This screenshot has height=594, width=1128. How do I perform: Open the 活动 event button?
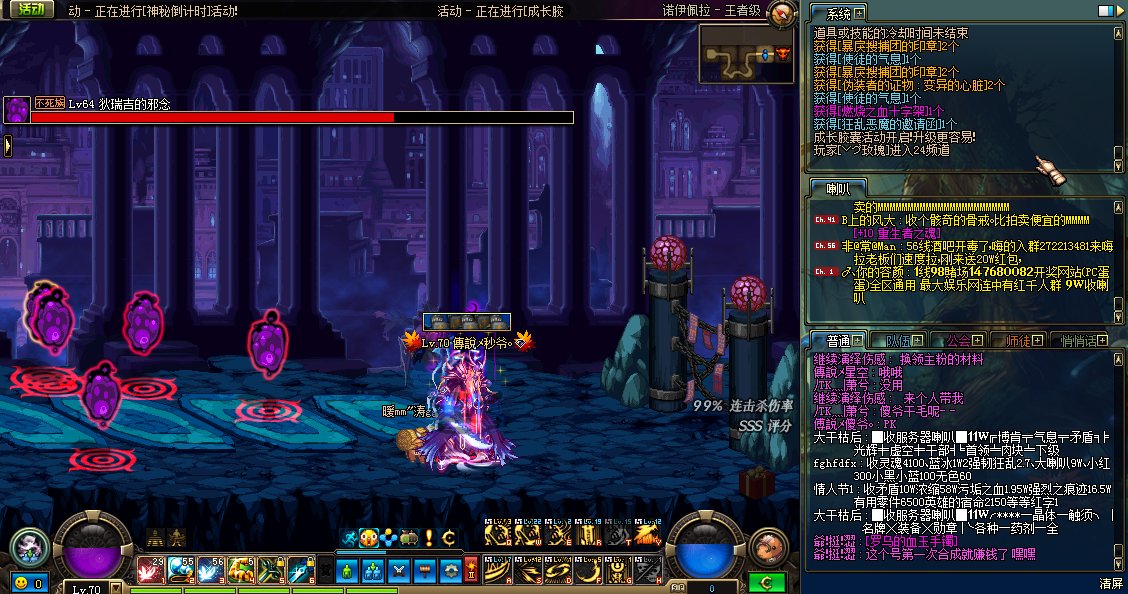pyautogui.click(x=30, y=10)
